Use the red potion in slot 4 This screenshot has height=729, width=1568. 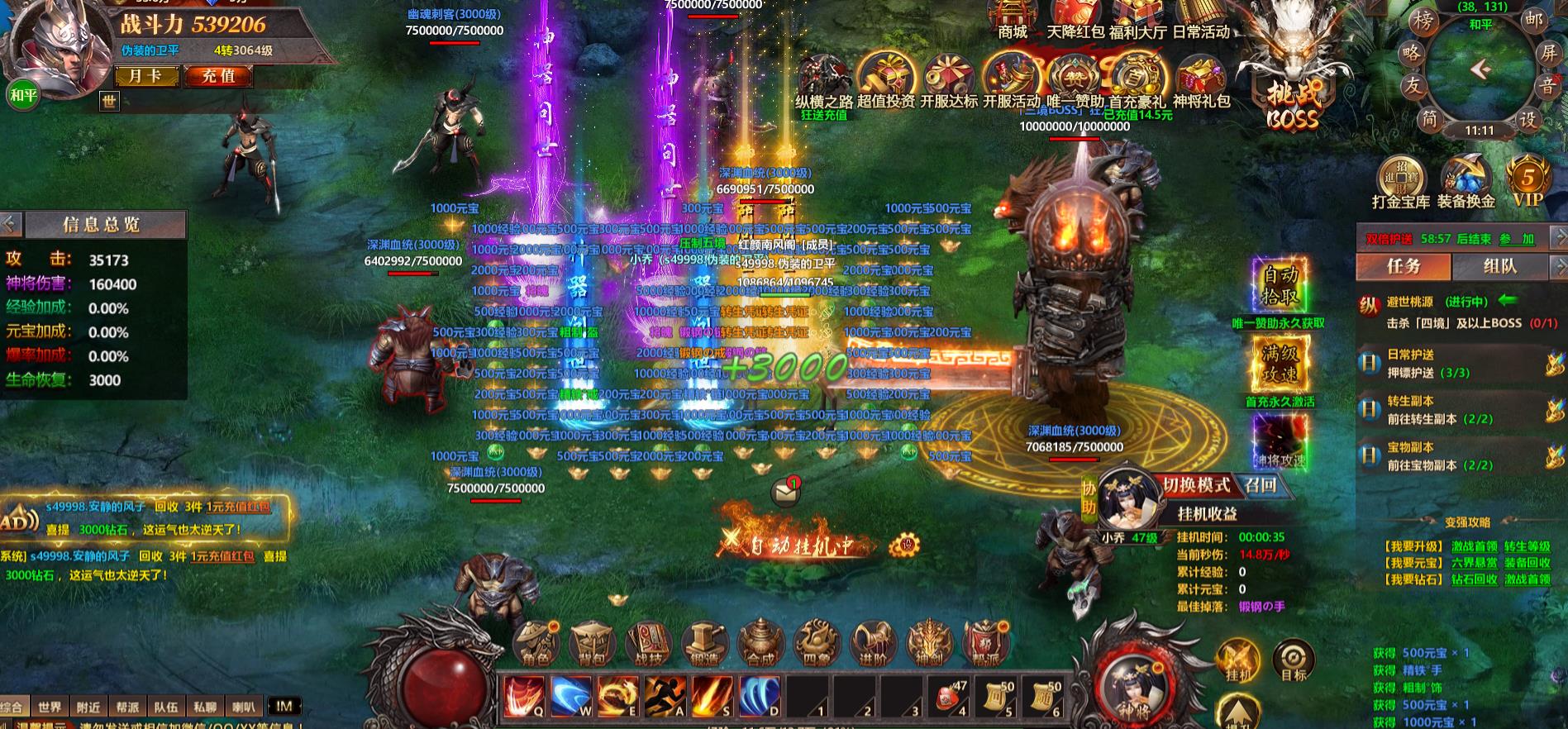click(950, 696)
